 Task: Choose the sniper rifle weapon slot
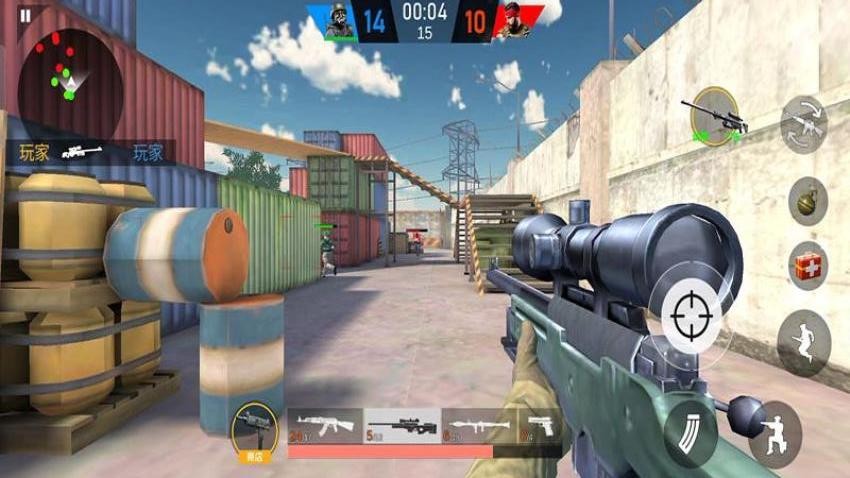(x=402, y=426)
